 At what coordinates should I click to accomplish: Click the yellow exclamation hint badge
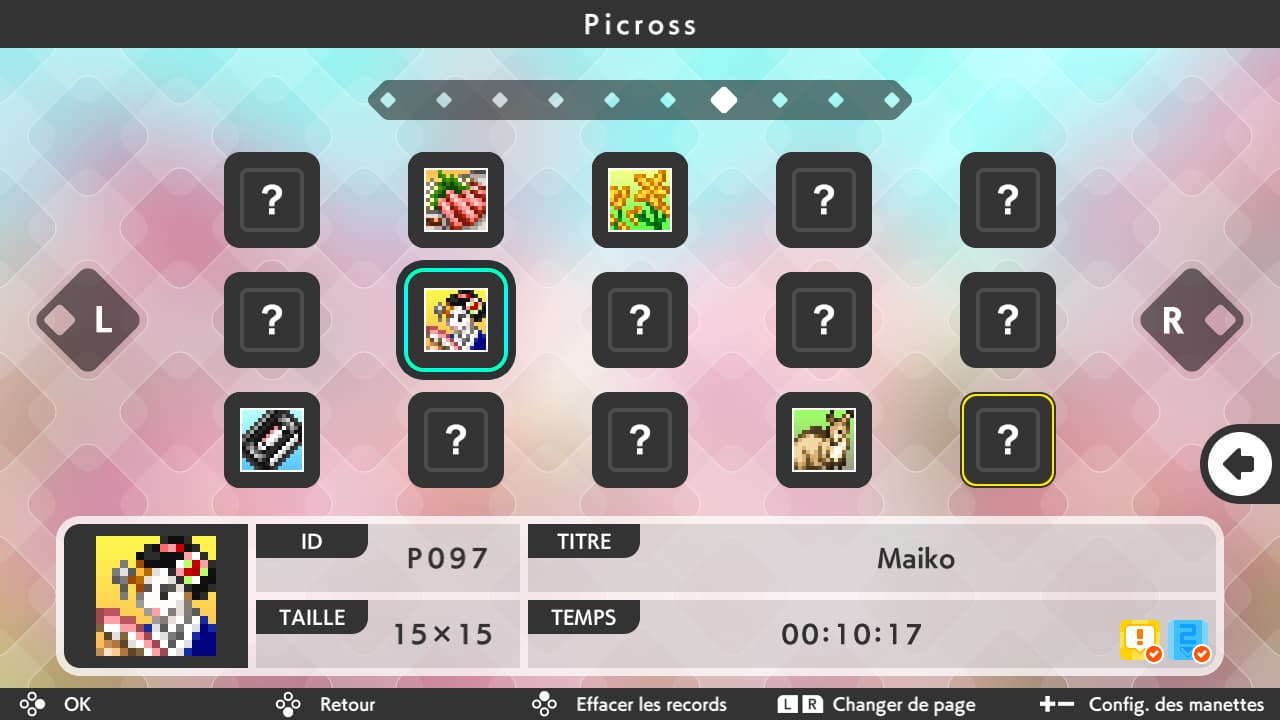coord(1139,639)
